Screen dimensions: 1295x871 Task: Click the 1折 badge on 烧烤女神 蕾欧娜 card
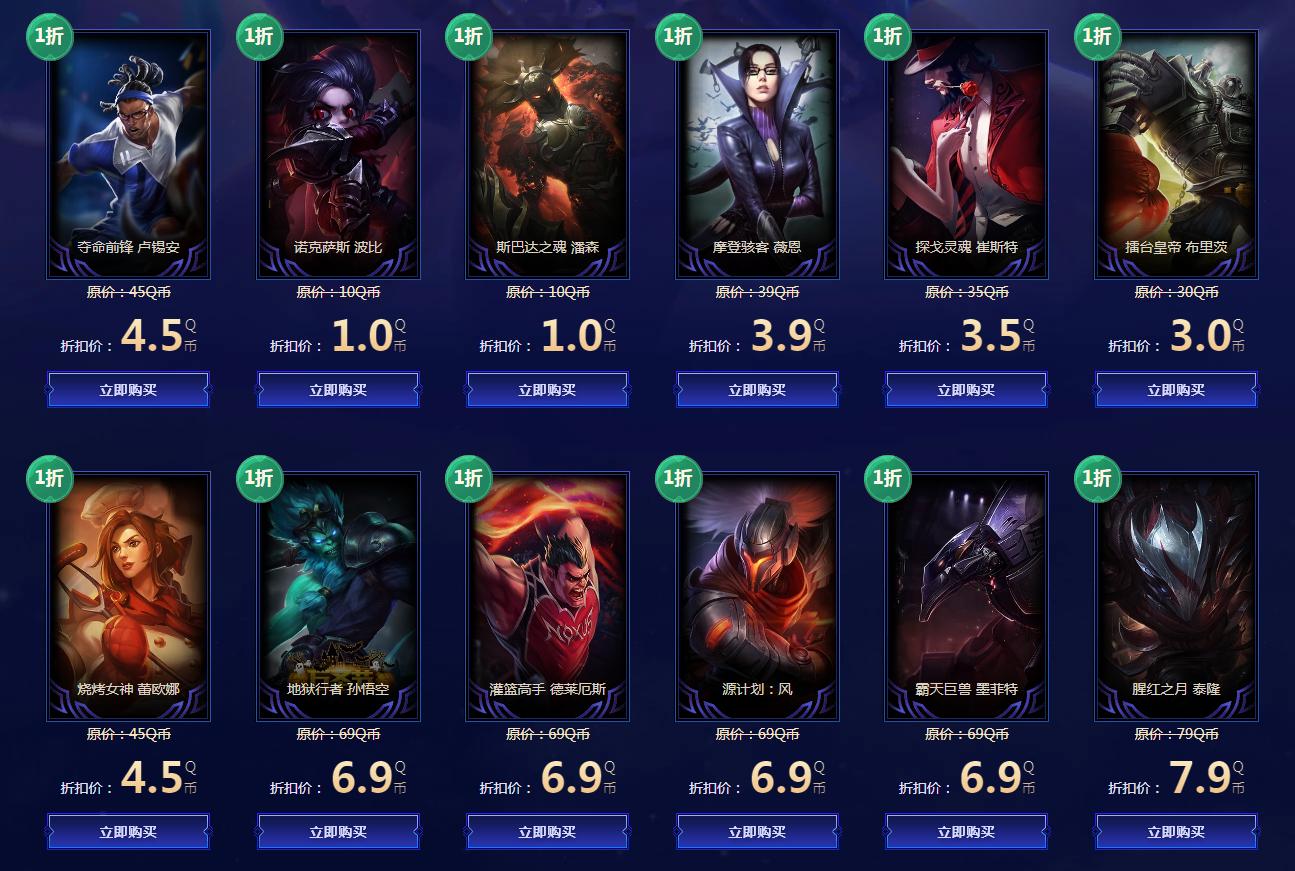point(49,479)
